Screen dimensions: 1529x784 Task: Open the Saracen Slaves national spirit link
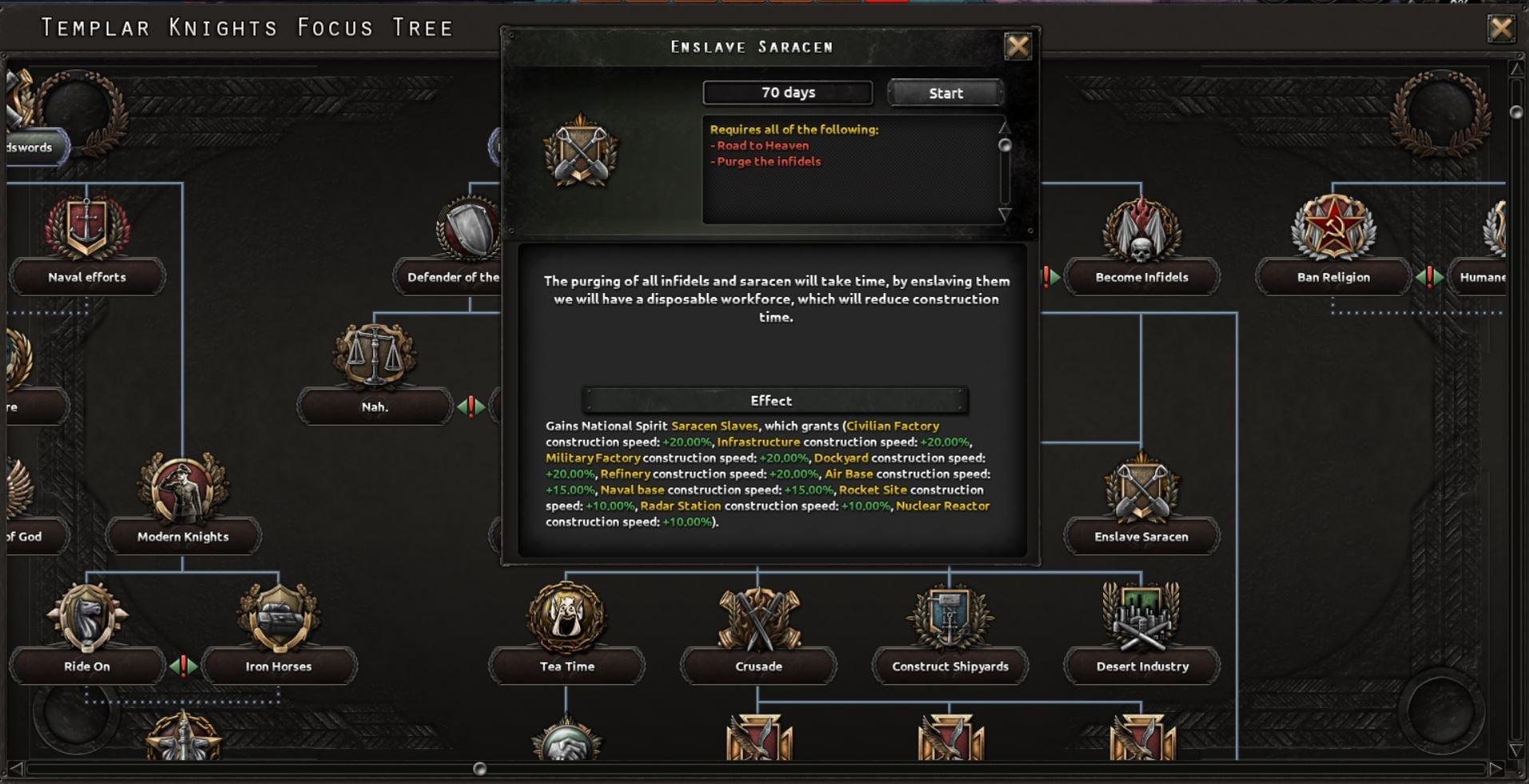tap(715, 426)
